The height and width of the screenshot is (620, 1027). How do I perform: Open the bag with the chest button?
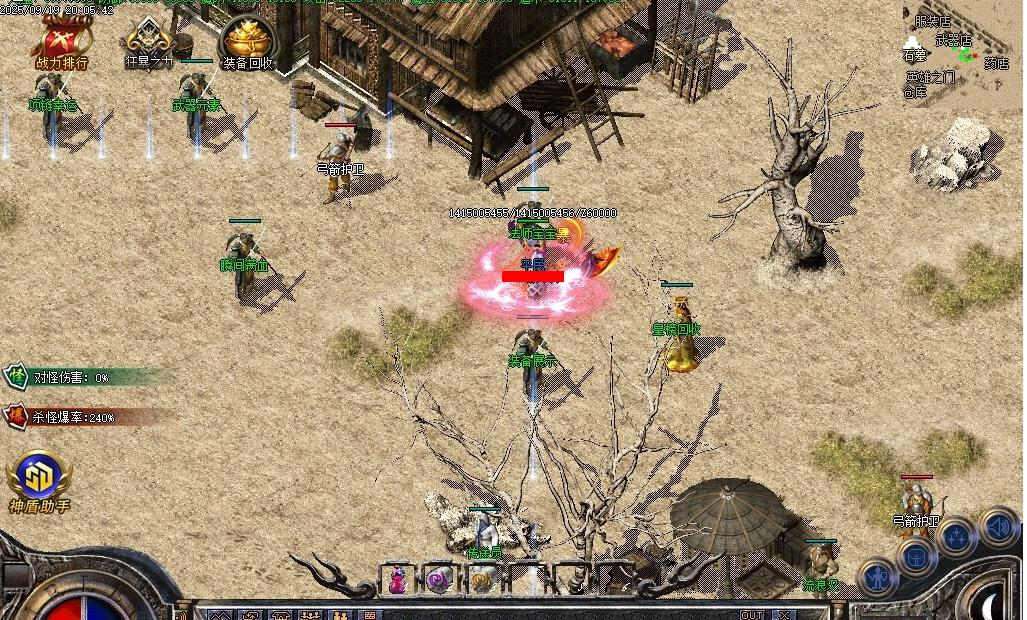point(916,555)
